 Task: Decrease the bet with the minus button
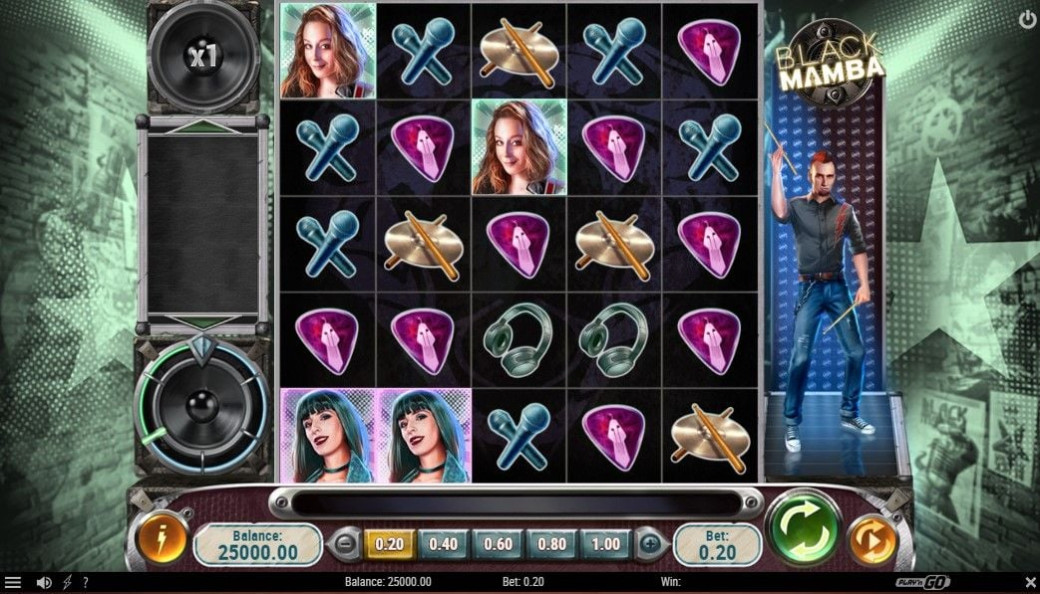tap(345, 545)
